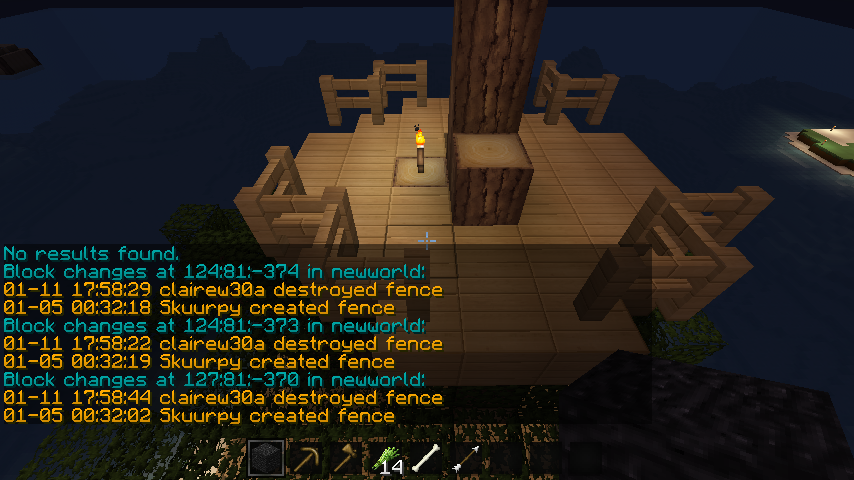Select the arrow hotbar slot
The image size is (854, 480).
[x=466, y=459]
